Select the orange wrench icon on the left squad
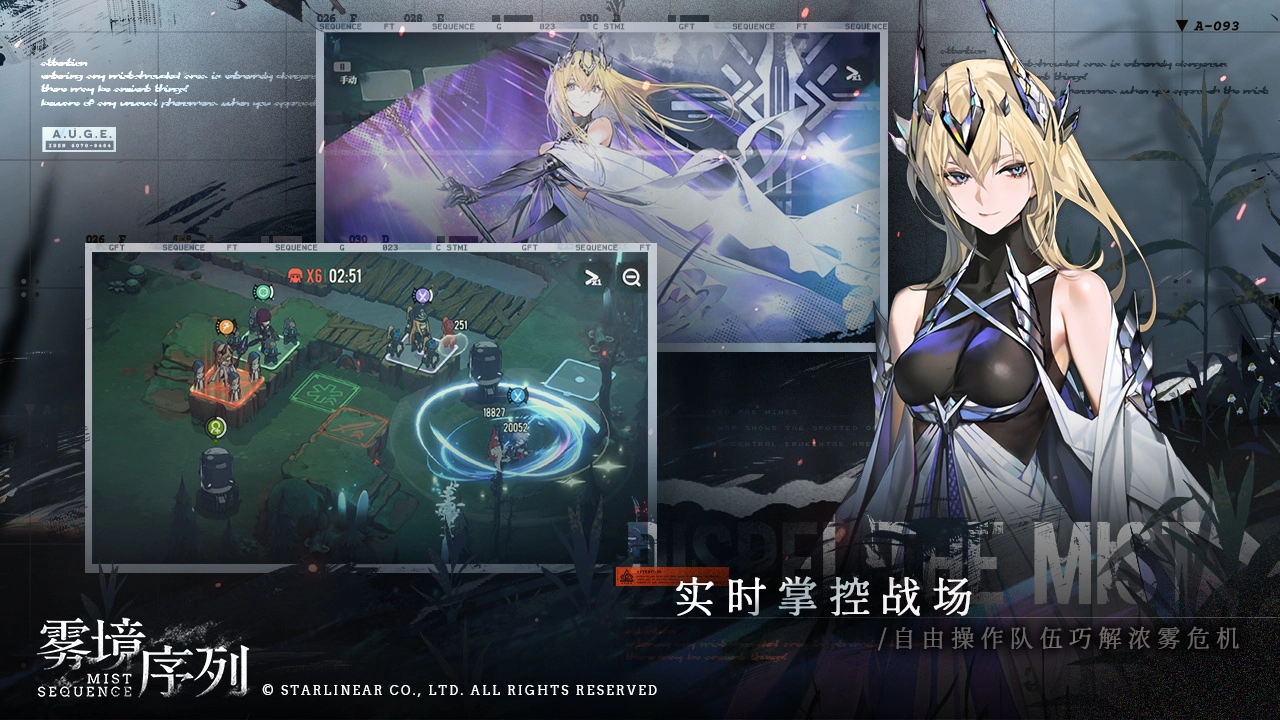Screen dimensions: 1280x720 224,327
